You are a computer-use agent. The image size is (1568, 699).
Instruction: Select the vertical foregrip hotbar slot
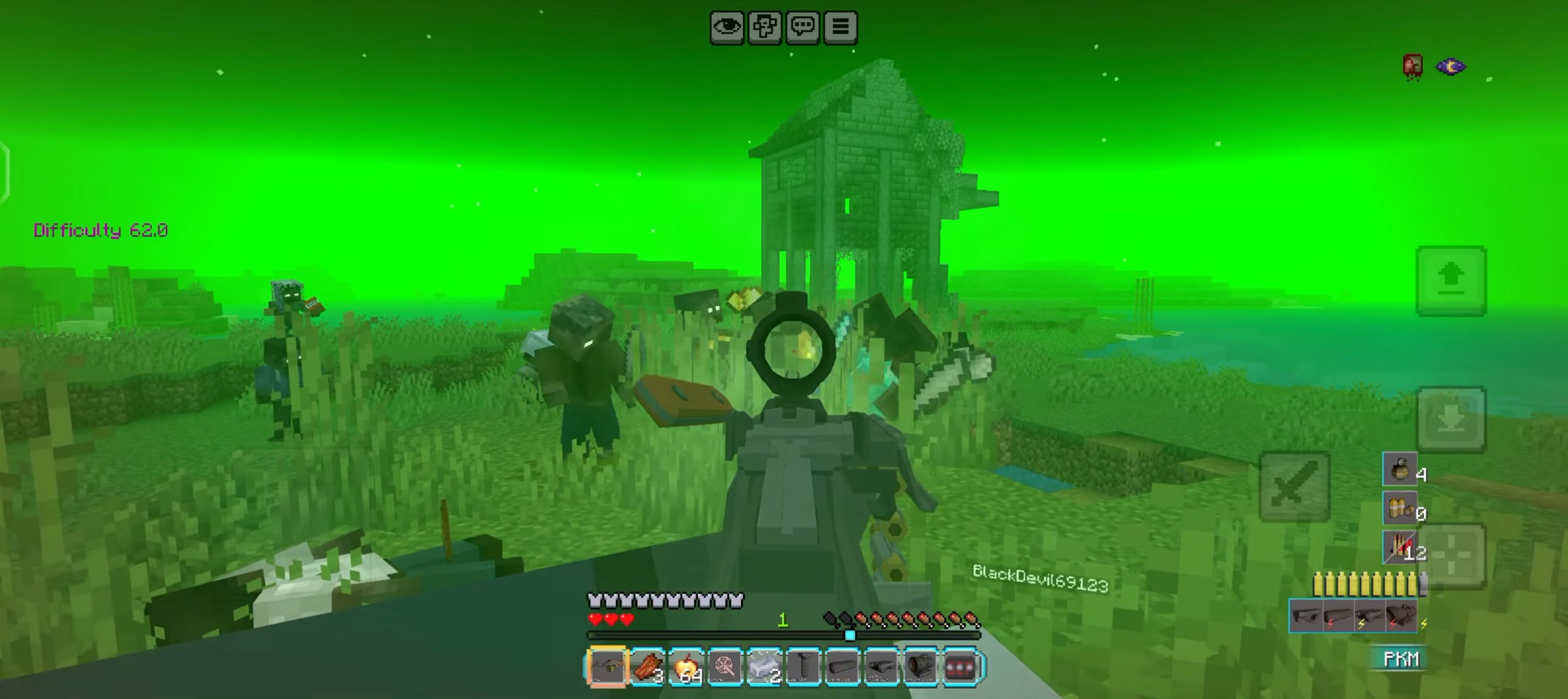[803, 666]
